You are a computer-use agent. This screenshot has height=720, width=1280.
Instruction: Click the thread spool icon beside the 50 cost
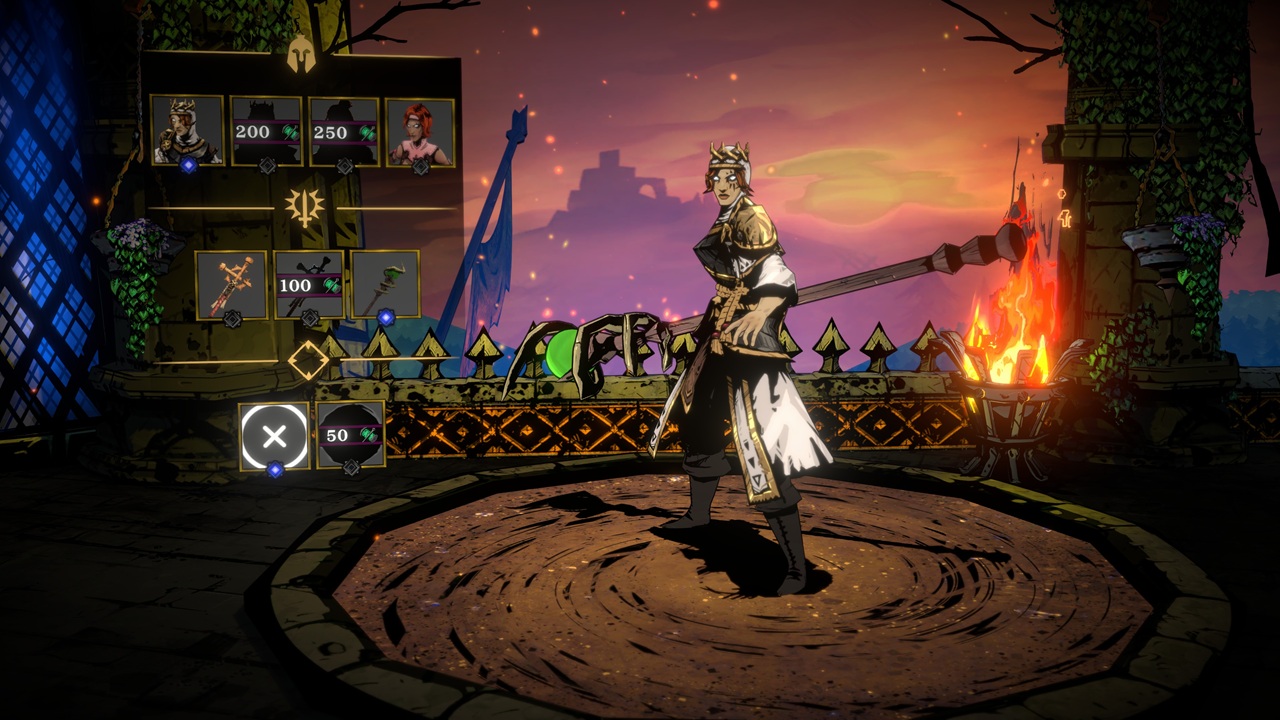click(x=368, y=435)
